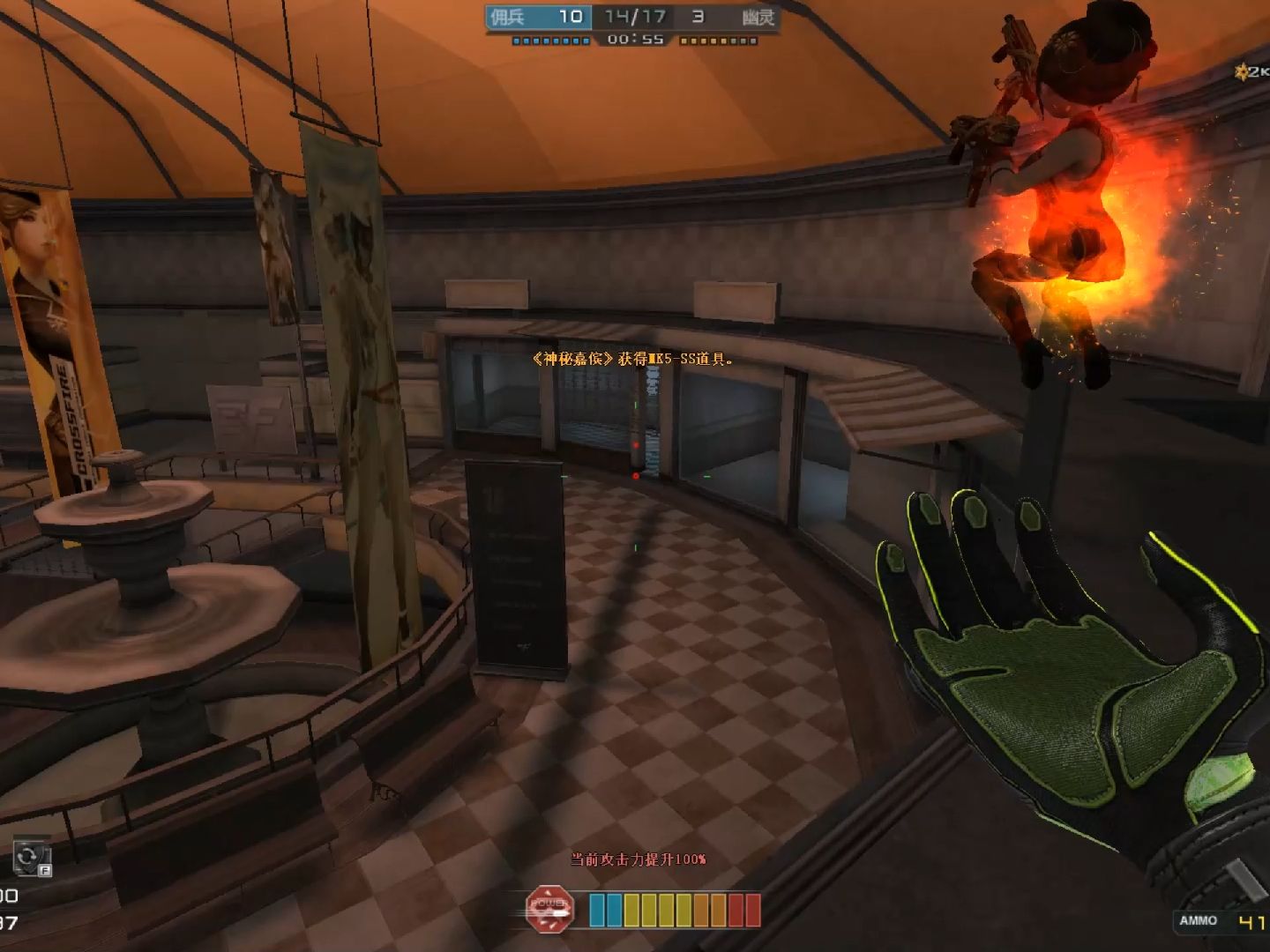The height and width of the screenshot is (952, 1270).
Task: Click the red POWER attack boost icon
Action: click(549, 910)
